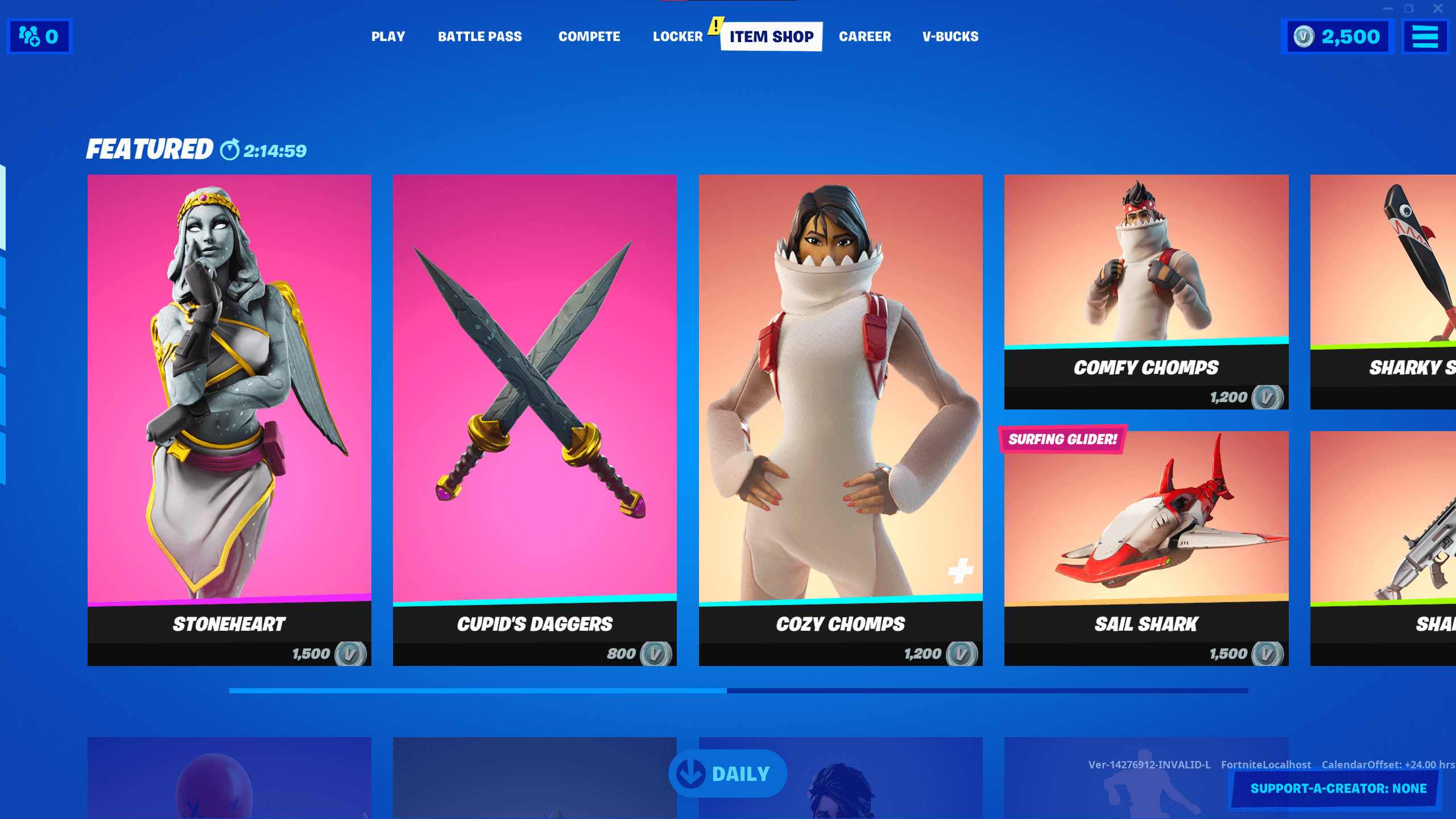Open the hamburger menu
This screenshot has width=1456, height=819.
(1426, 36)
